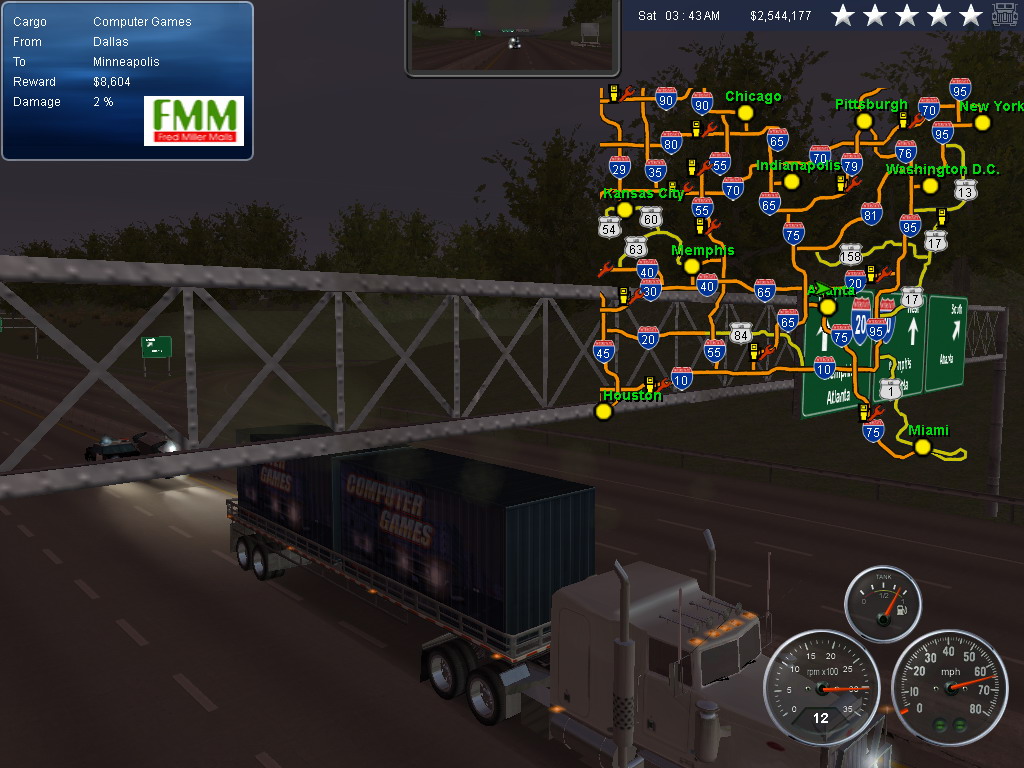Screen dimensions: 1024x768
Task: Select the Miami city dot
Action: pyautogui.click(x=922, y=447)
